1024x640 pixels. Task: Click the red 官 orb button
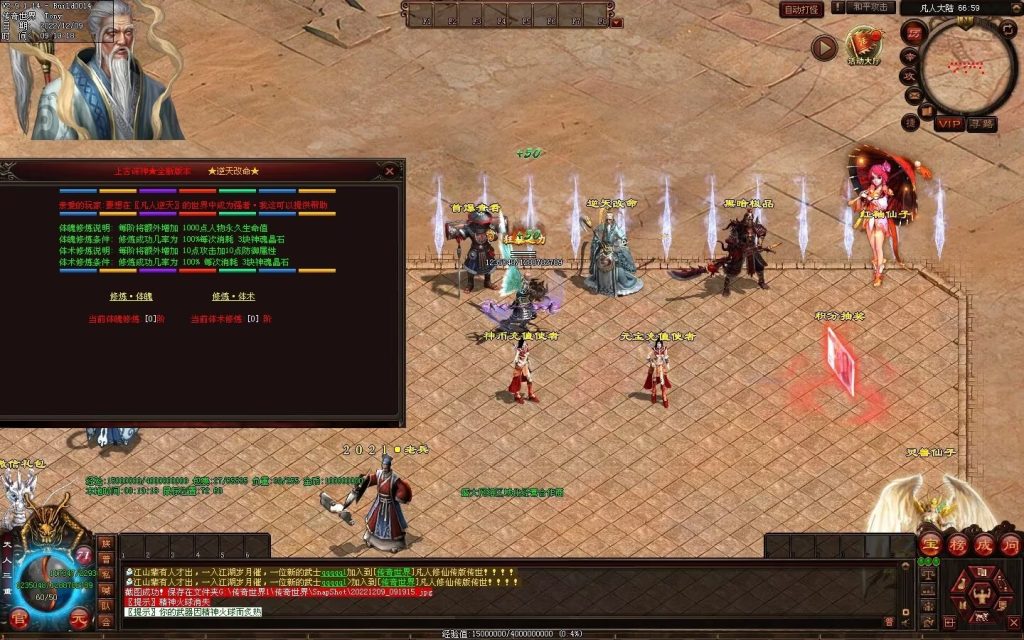tap(19, 619)
